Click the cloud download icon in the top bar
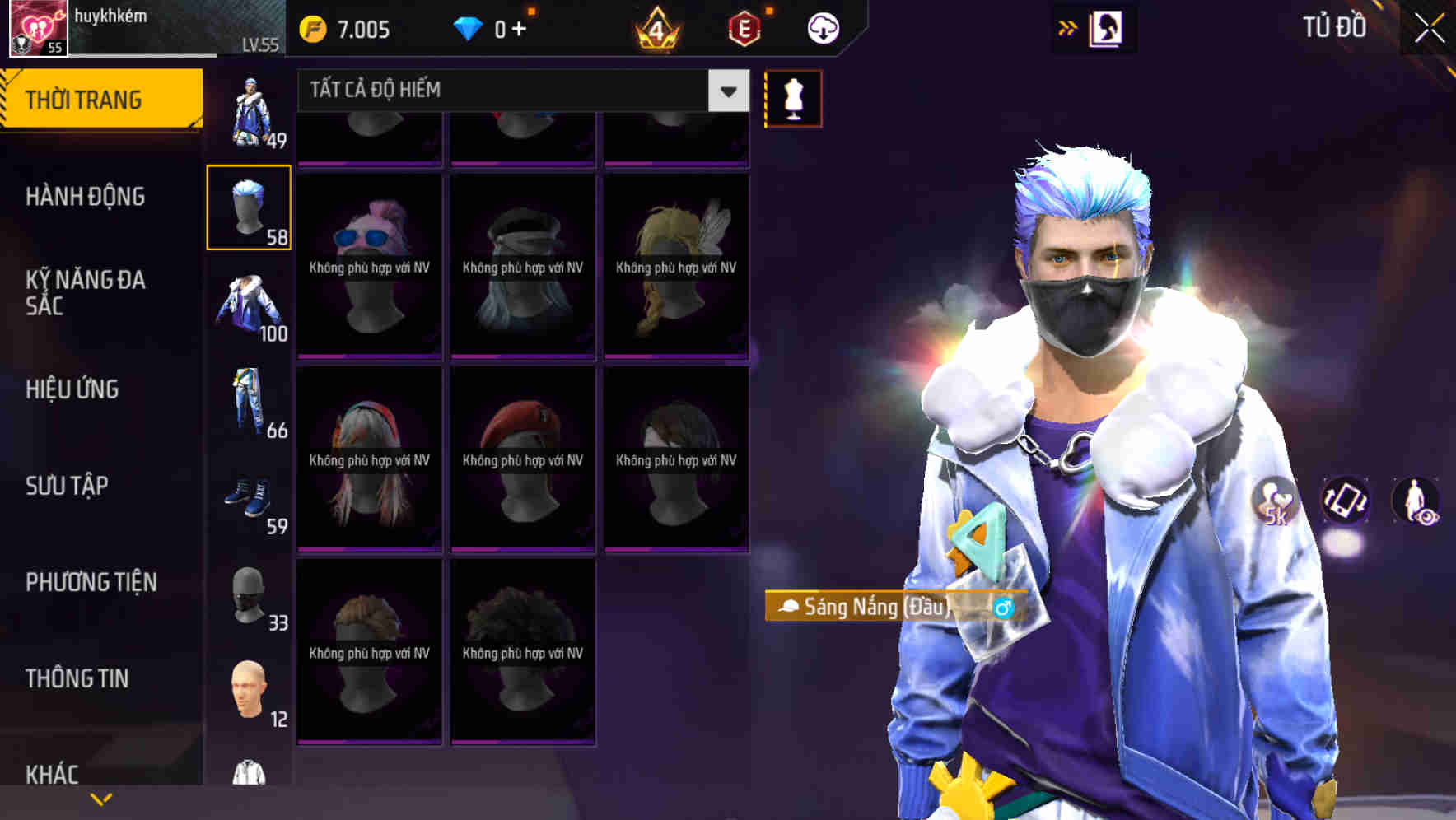Image resolution: width=1456 pixels, height=820 pixels. 821,27
